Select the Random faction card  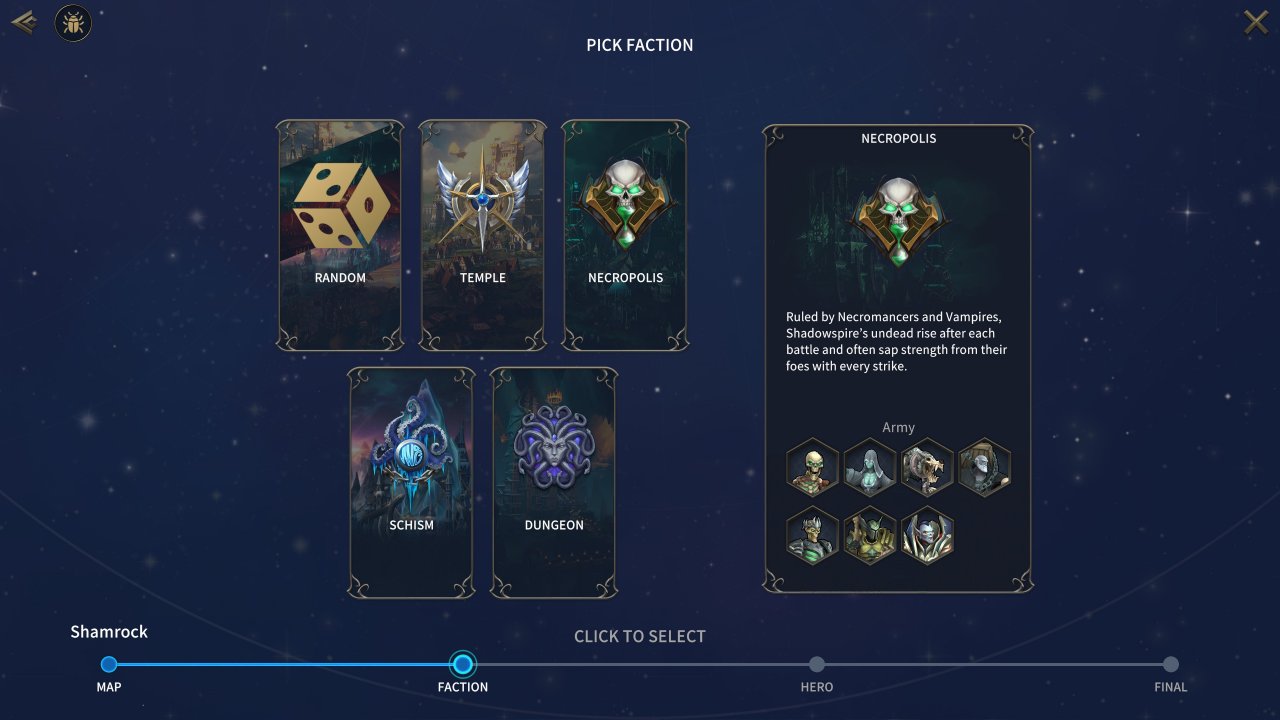pos(340,235)
